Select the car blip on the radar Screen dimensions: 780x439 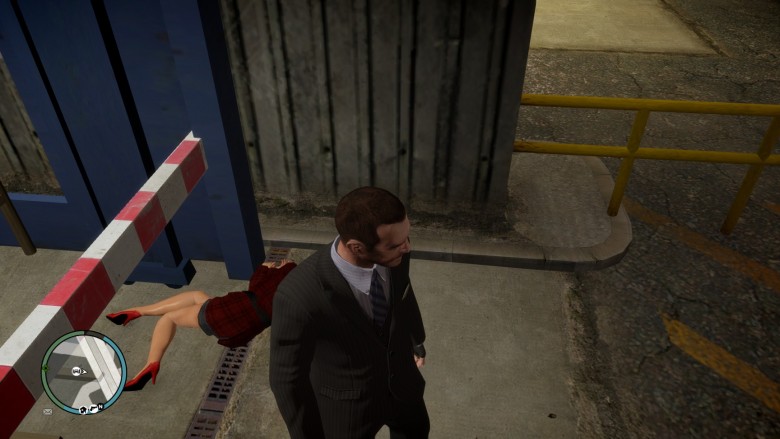76,371
